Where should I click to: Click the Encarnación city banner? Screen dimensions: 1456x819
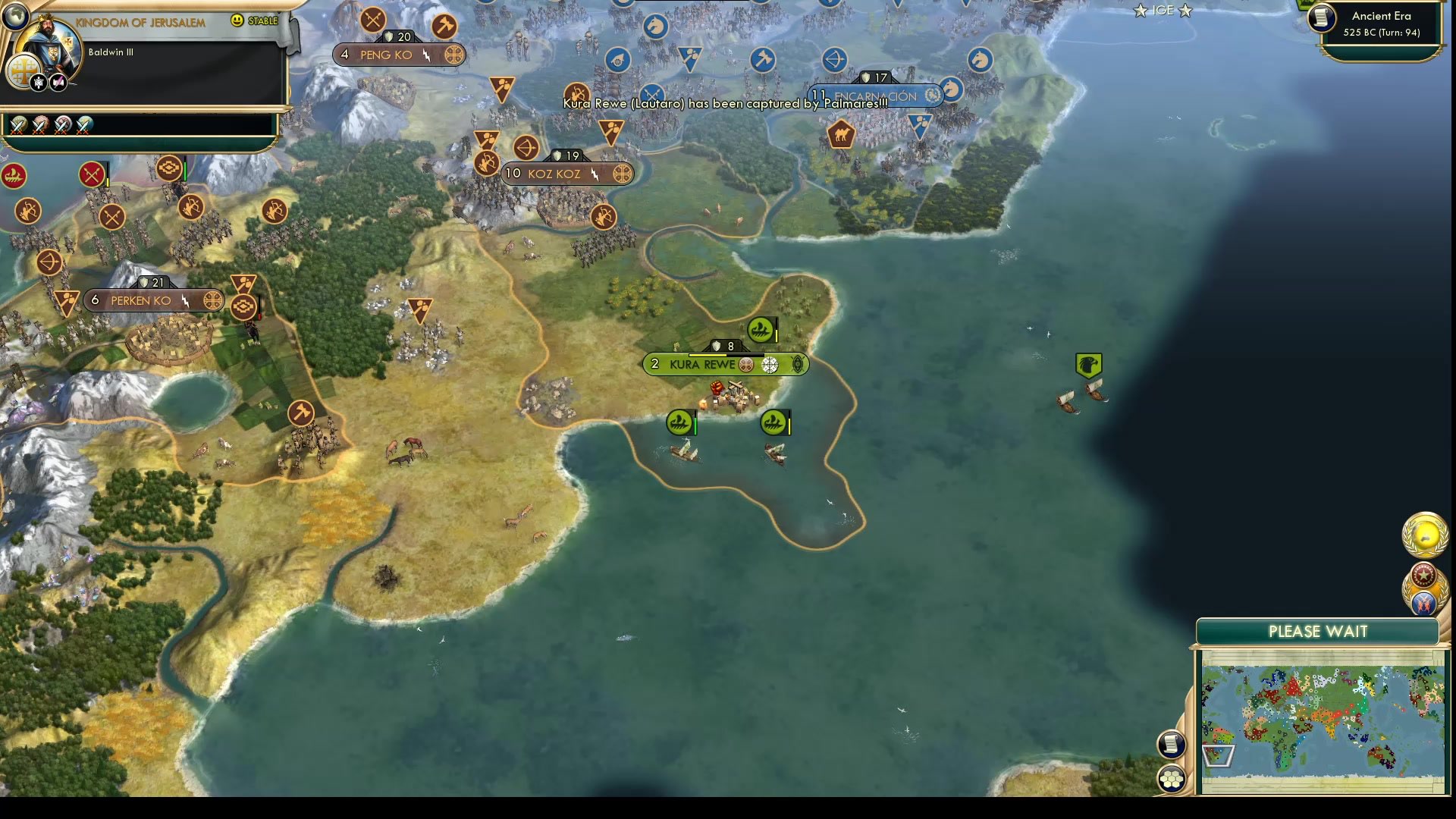click(872, 96)
